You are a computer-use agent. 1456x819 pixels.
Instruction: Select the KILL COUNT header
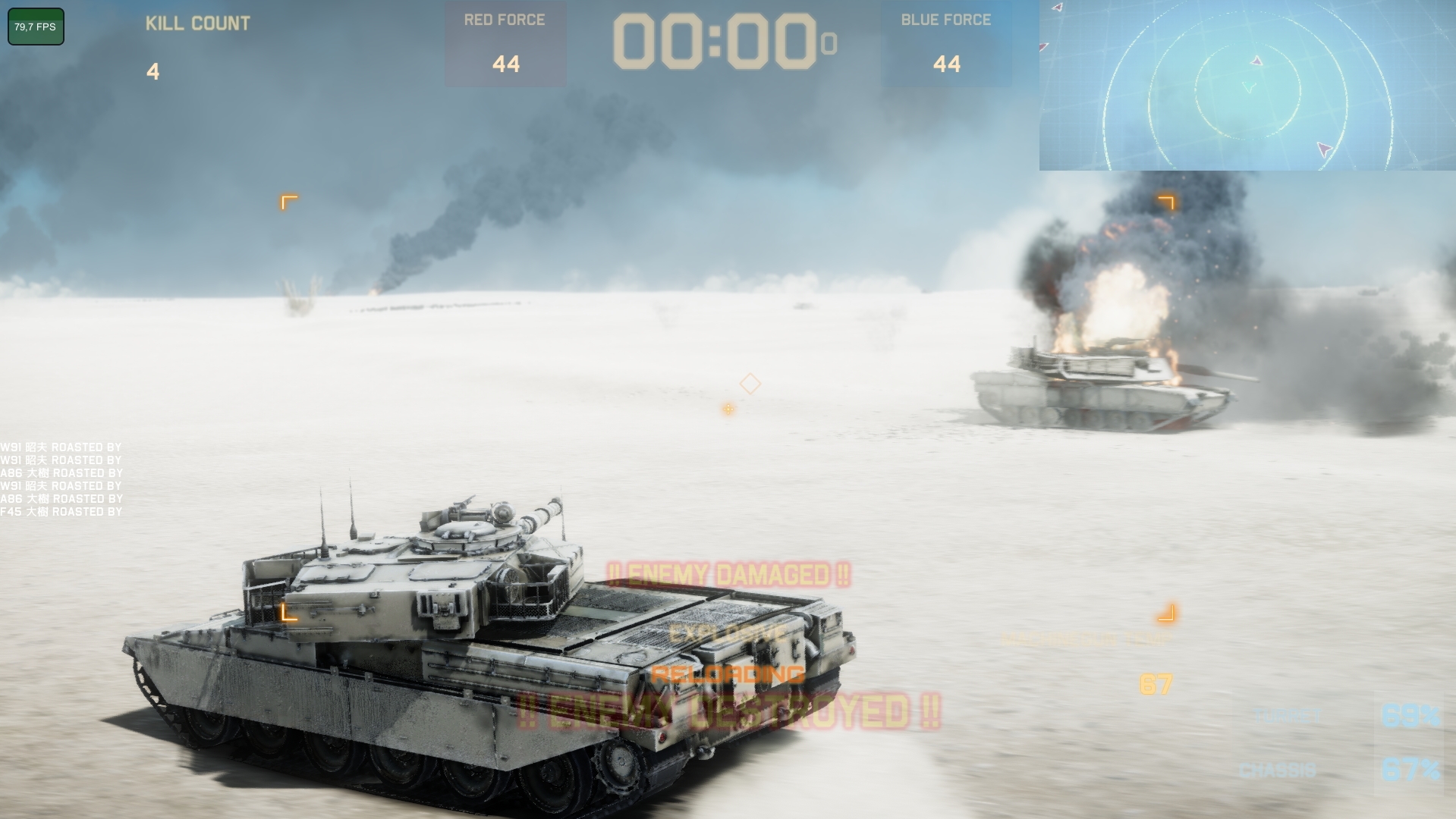pos(197,23)
